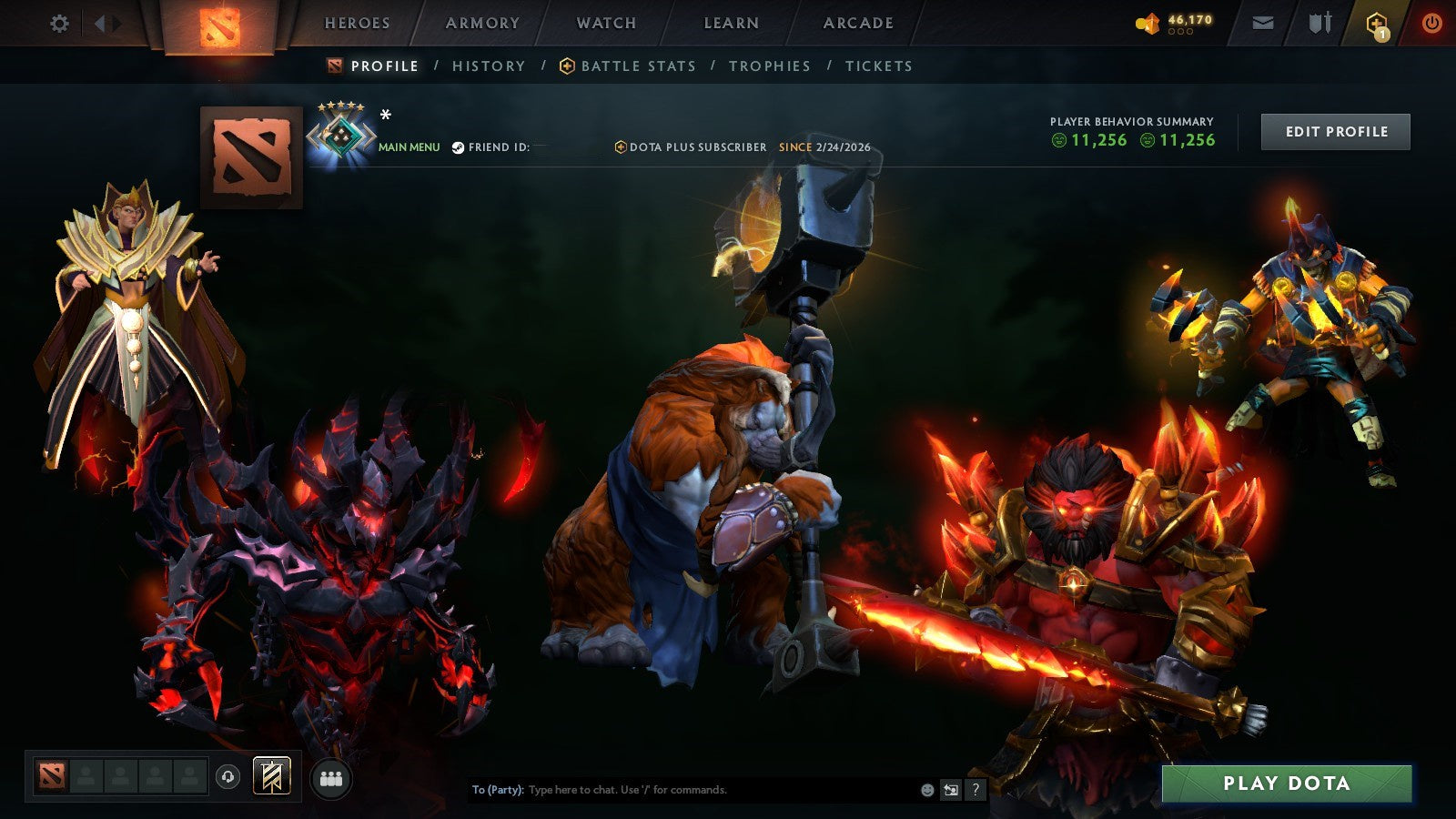The width and height of the screenshot is (1456, 819).
Task: Open the WATCH menu
Action: tap(605, 24)
